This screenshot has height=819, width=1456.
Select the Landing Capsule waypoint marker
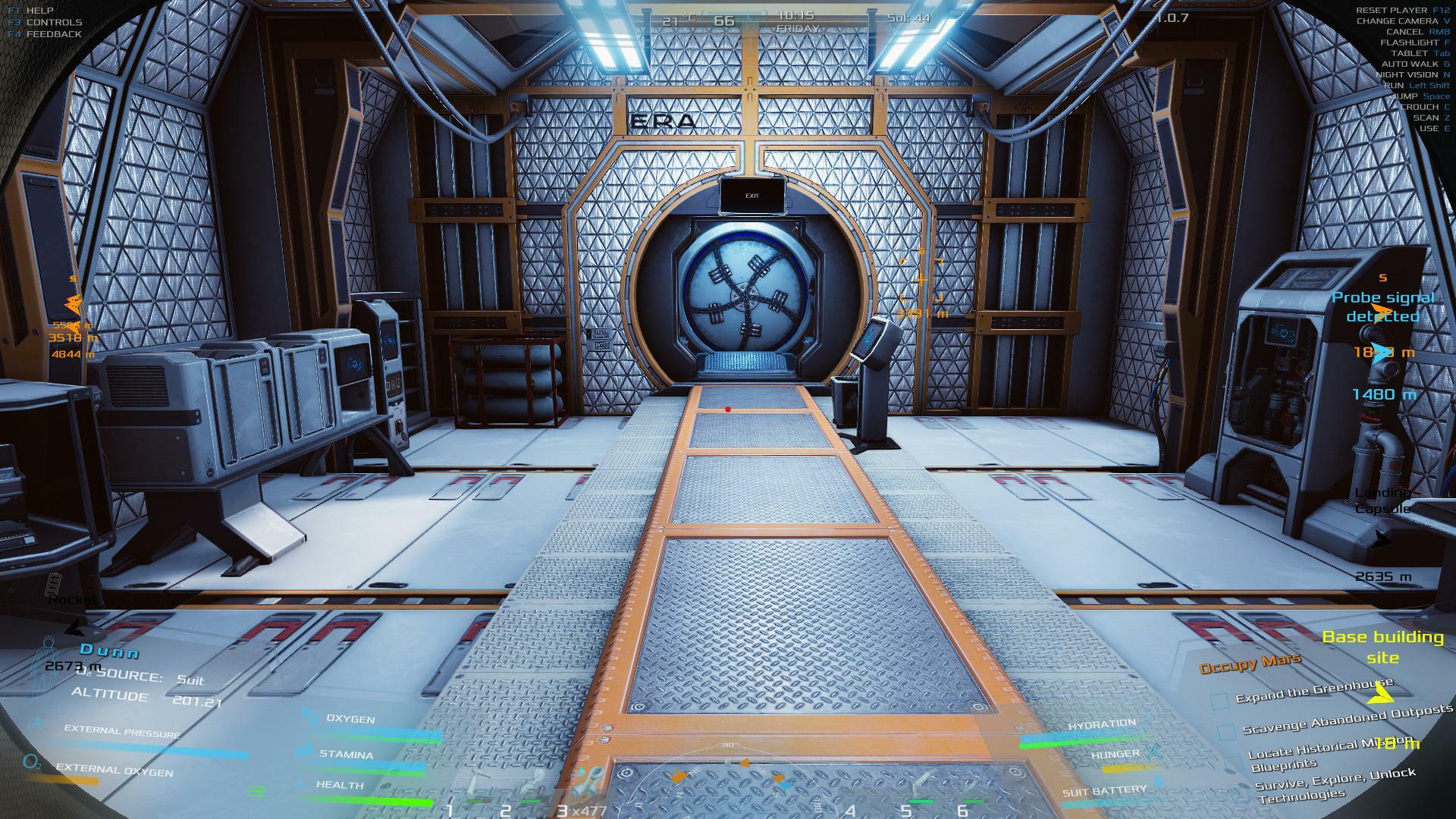[1383, 501]
